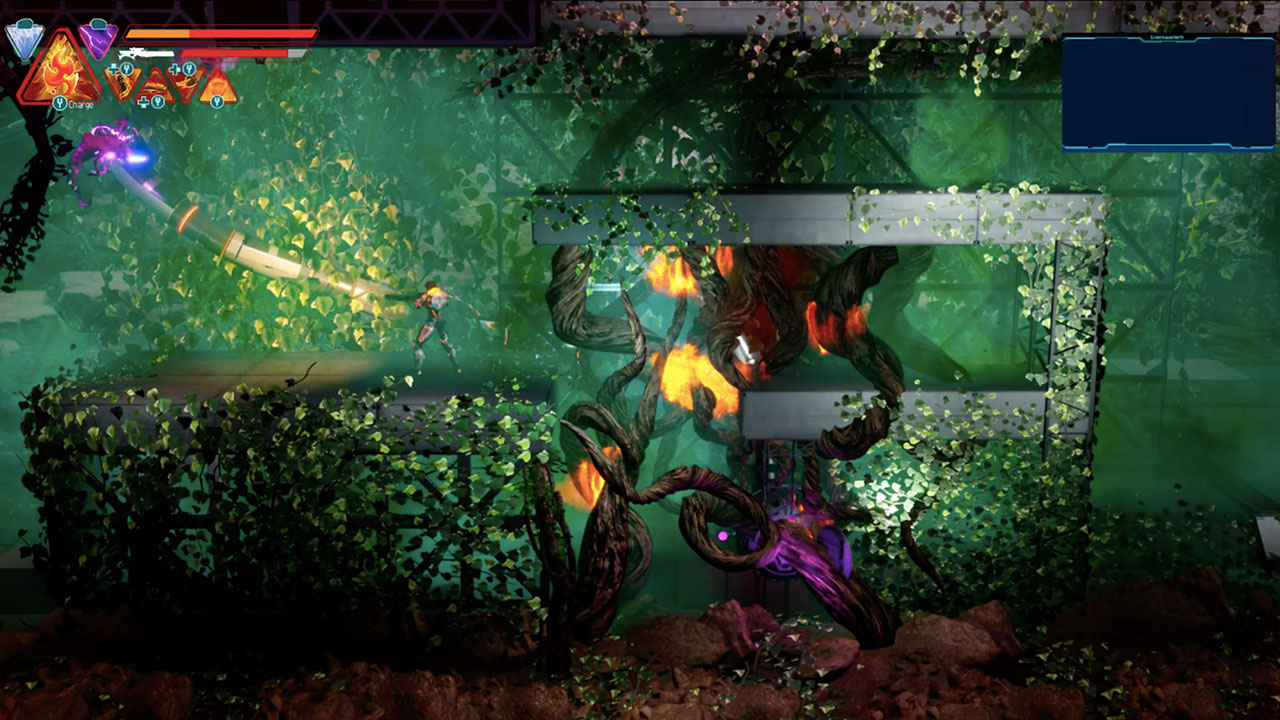This screenshot has width=1280, height=720.
Task: Click the Y prompt on the rightmost skill triangle
Action: point(218,103)
